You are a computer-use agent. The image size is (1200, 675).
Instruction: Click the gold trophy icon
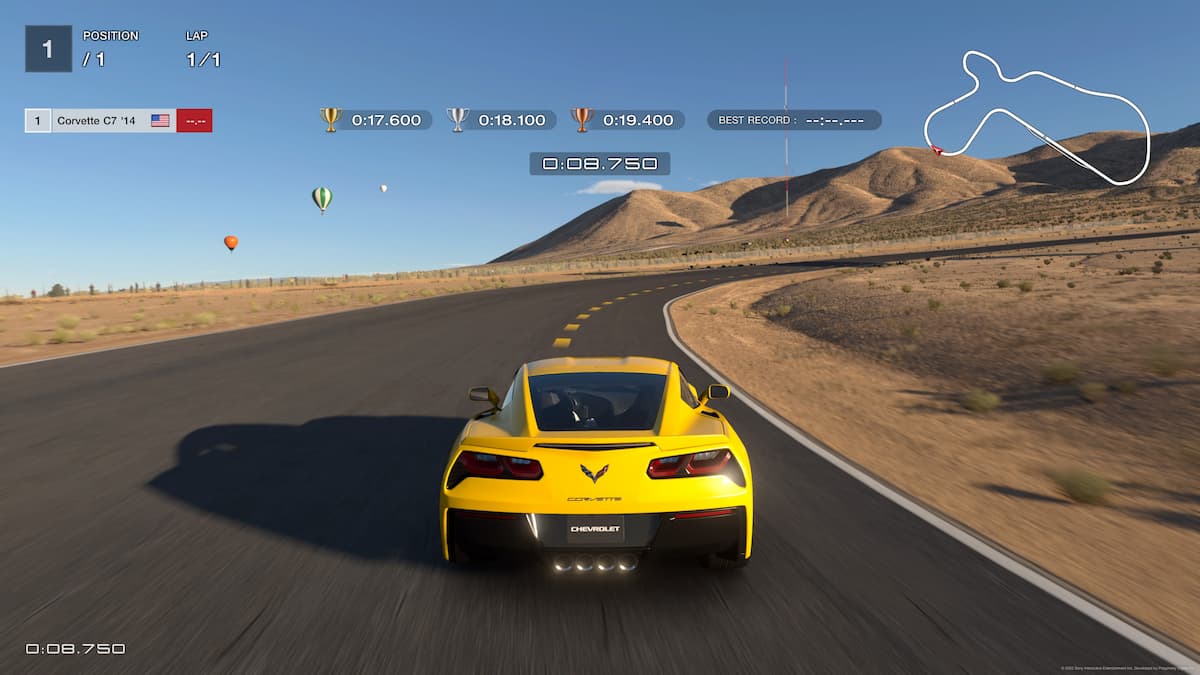331,120
